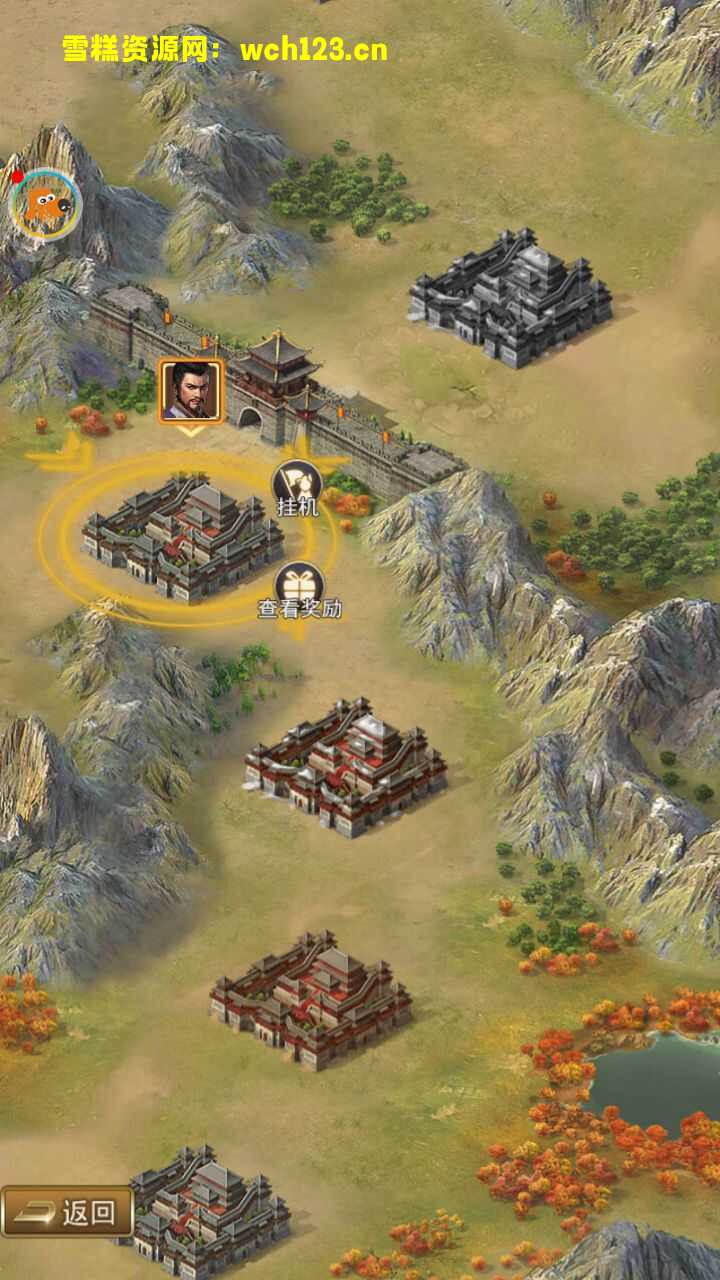Image resolution: width=720 pixels, height=1280 pixels.
Task: Select the general's portrait marker
Action: [190, 391]
